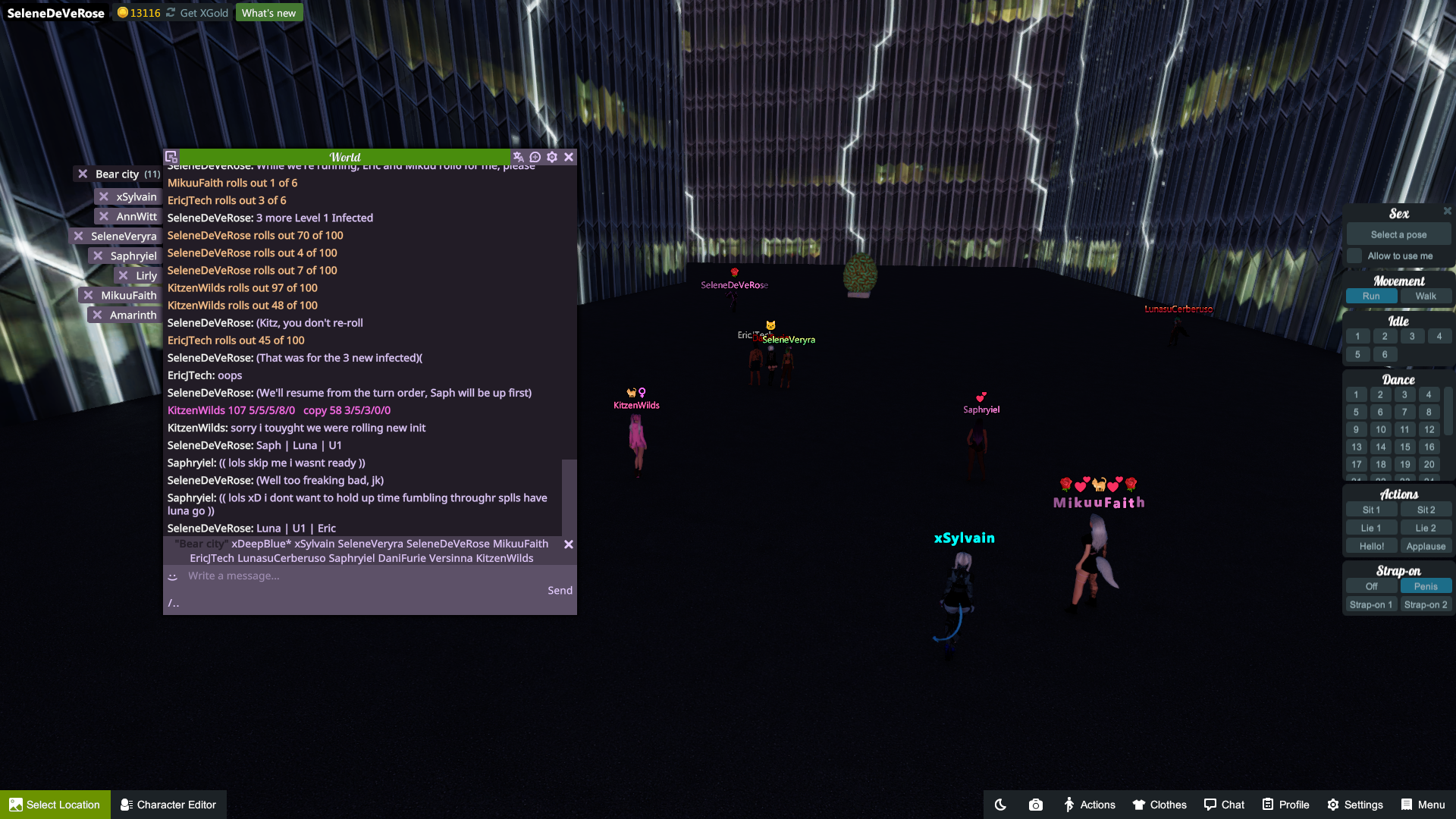The image size is (1456, 819).
Task: Open the Clothes menu
Action: click(1159, 805)
